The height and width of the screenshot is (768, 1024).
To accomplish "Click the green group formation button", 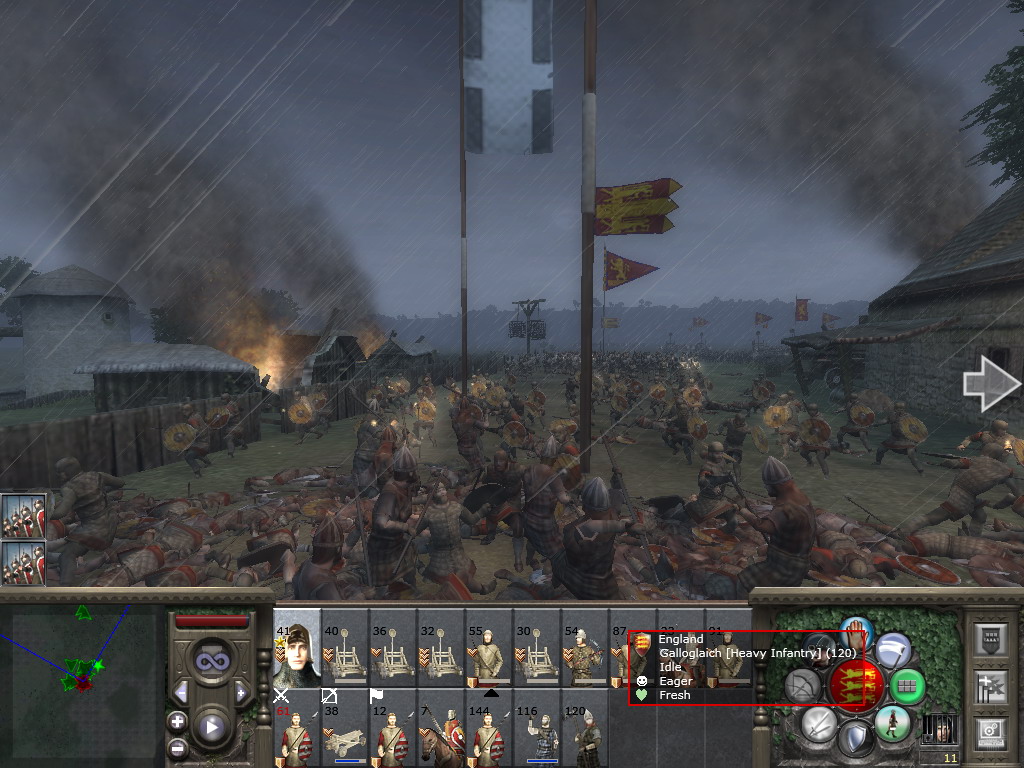I will (x=908, y=686).
